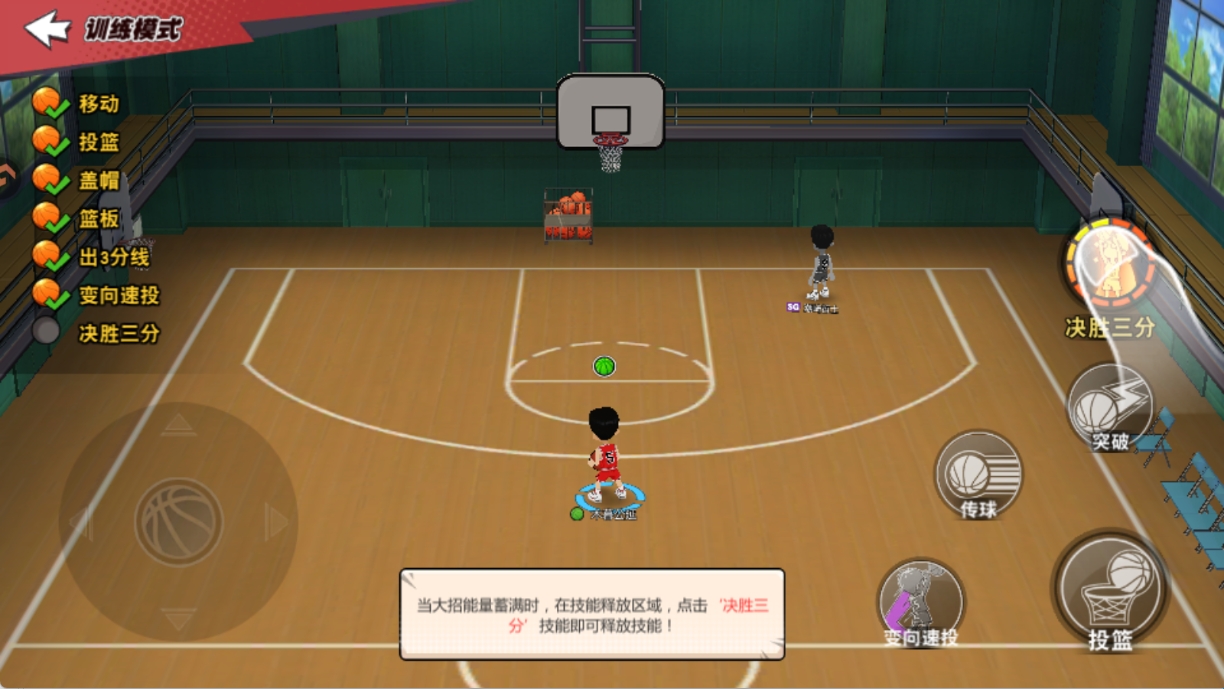Choose the 盖帽 training step
Screen dimensions: 1224x689
[x=98, y=180]
